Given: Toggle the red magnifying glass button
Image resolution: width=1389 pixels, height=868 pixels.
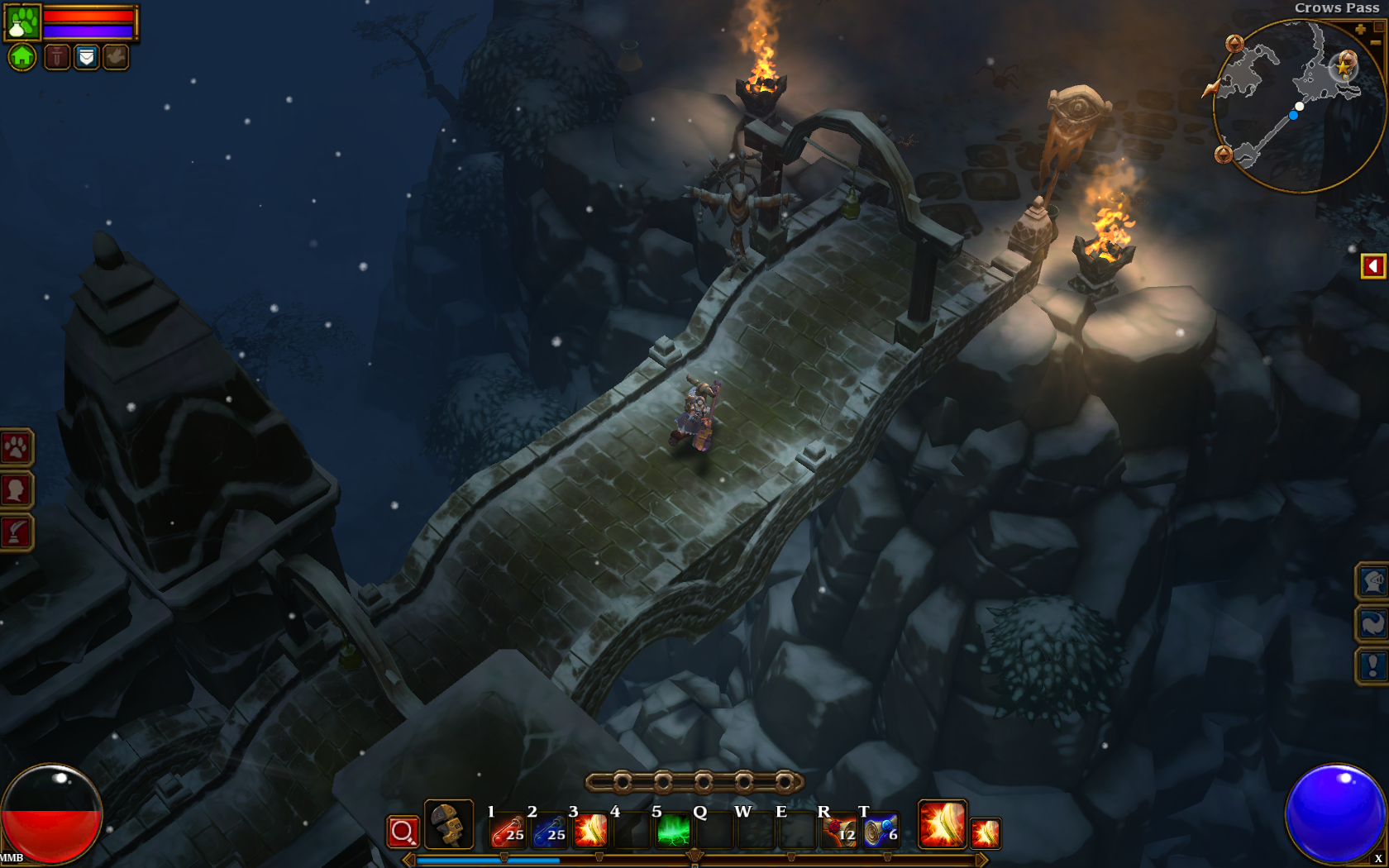Looking at the screenshot, I should (x=403, y=831).
